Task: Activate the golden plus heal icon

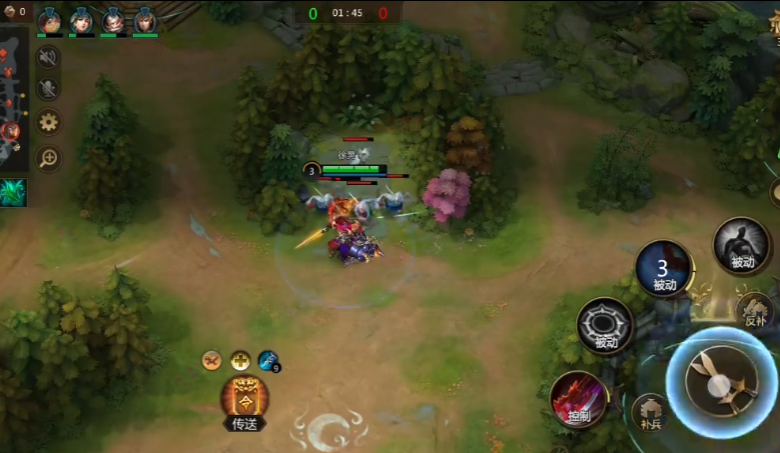Action: point(240,360)
